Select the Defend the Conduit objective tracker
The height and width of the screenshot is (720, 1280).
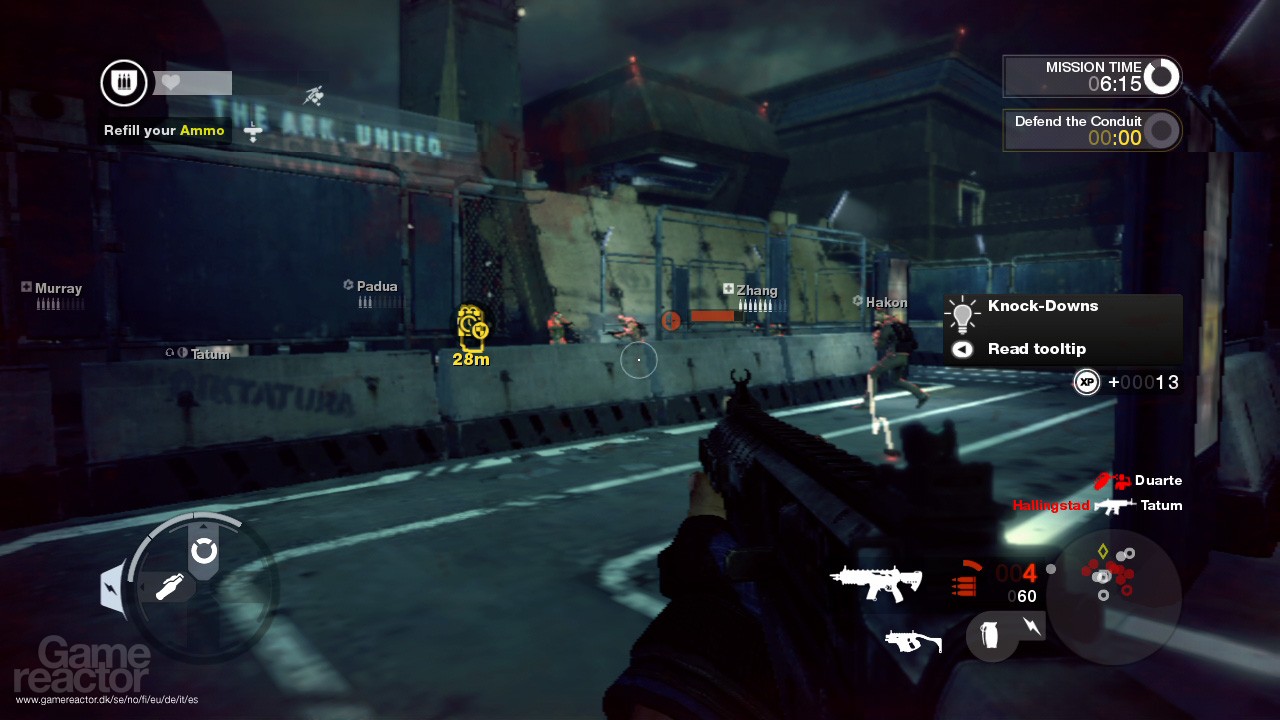(x=1091, y=130)
